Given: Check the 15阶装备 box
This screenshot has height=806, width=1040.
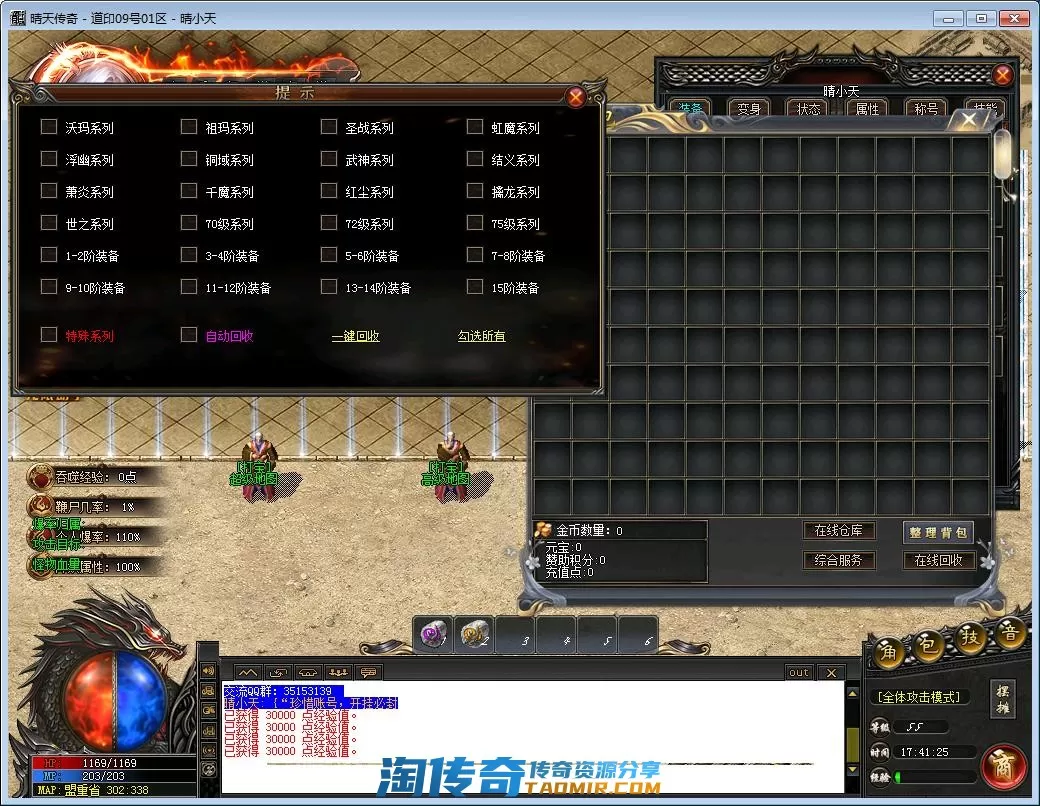Looking at the screenshot, I should [475, 287].
